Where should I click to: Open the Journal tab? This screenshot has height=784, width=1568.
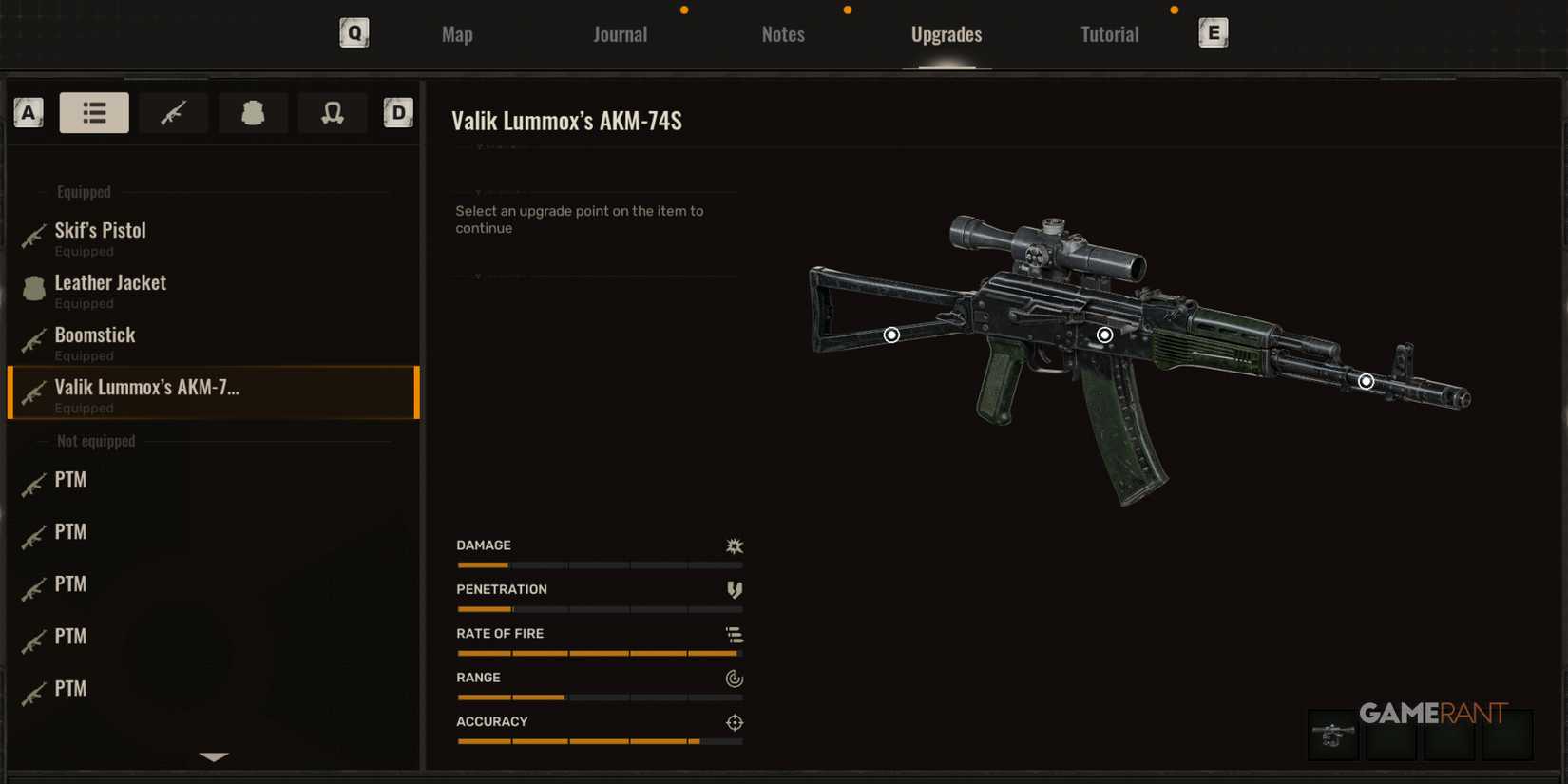[x=620, y=33]
